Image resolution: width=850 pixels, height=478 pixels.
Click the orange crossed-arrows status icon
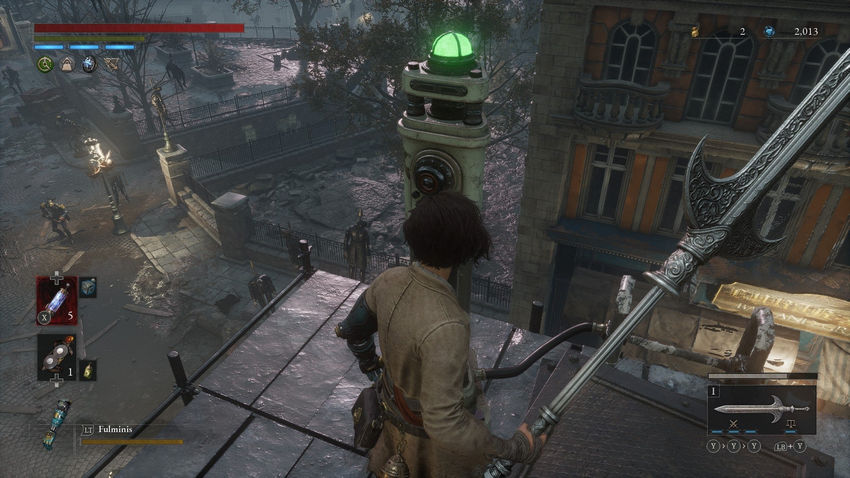110,64
